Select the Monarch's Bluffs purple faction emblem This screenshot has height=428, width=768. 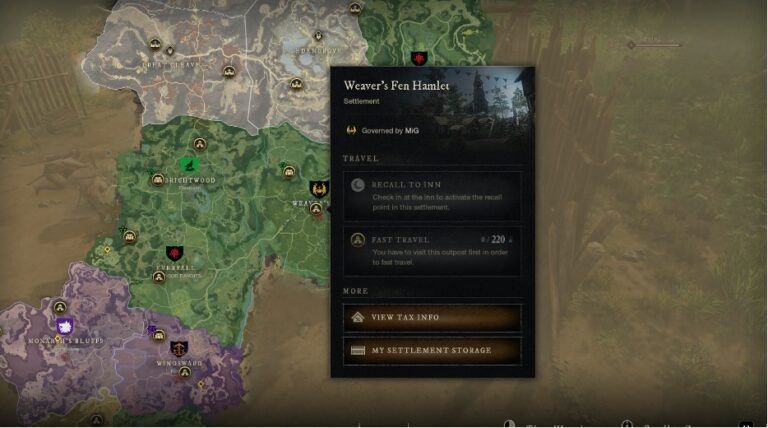click(65, 327)
